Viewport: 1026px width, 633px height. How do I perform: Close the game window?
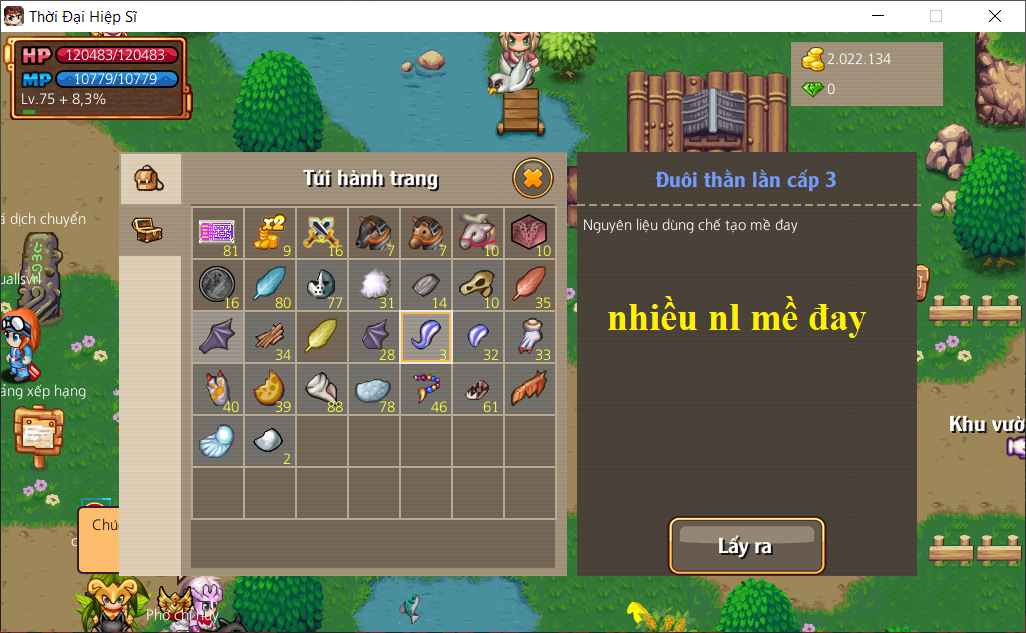tap(995, 16)
